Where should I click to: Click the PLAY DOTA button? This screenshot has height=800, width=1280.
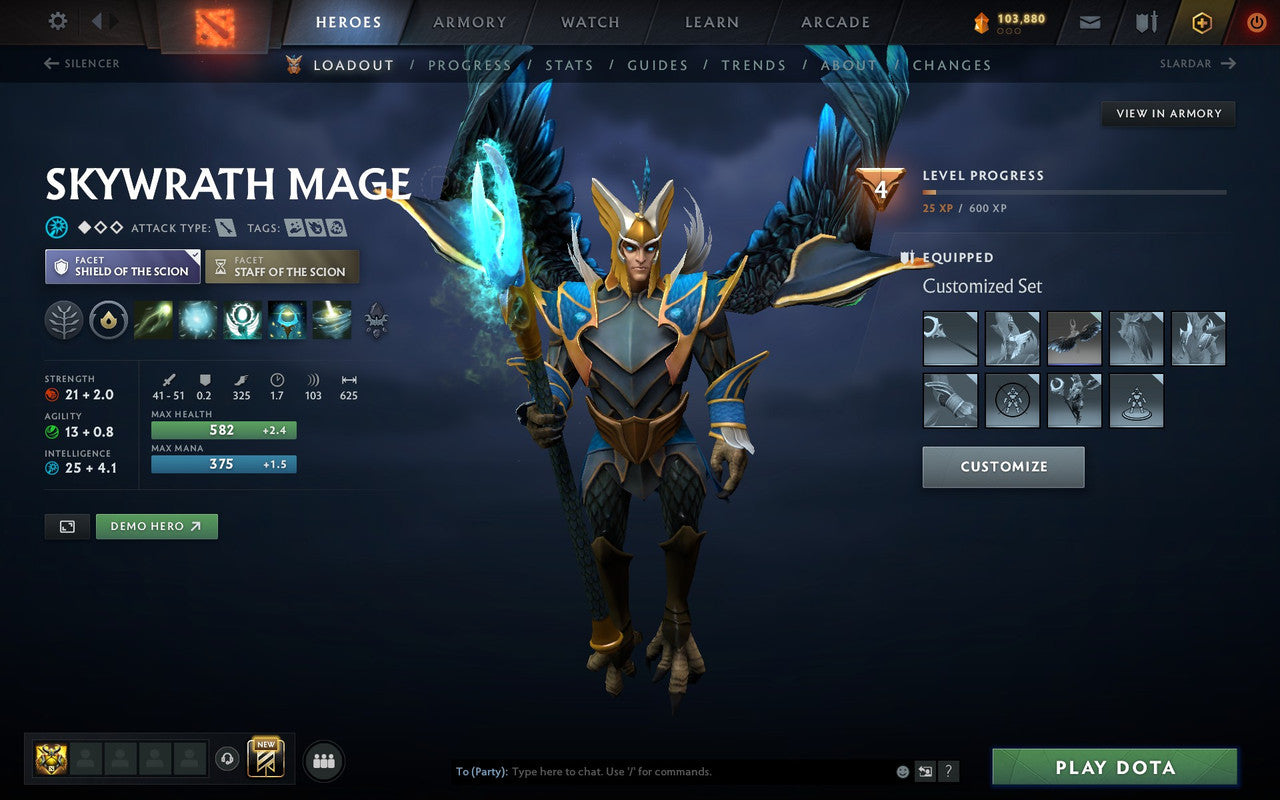(1114, 767)
